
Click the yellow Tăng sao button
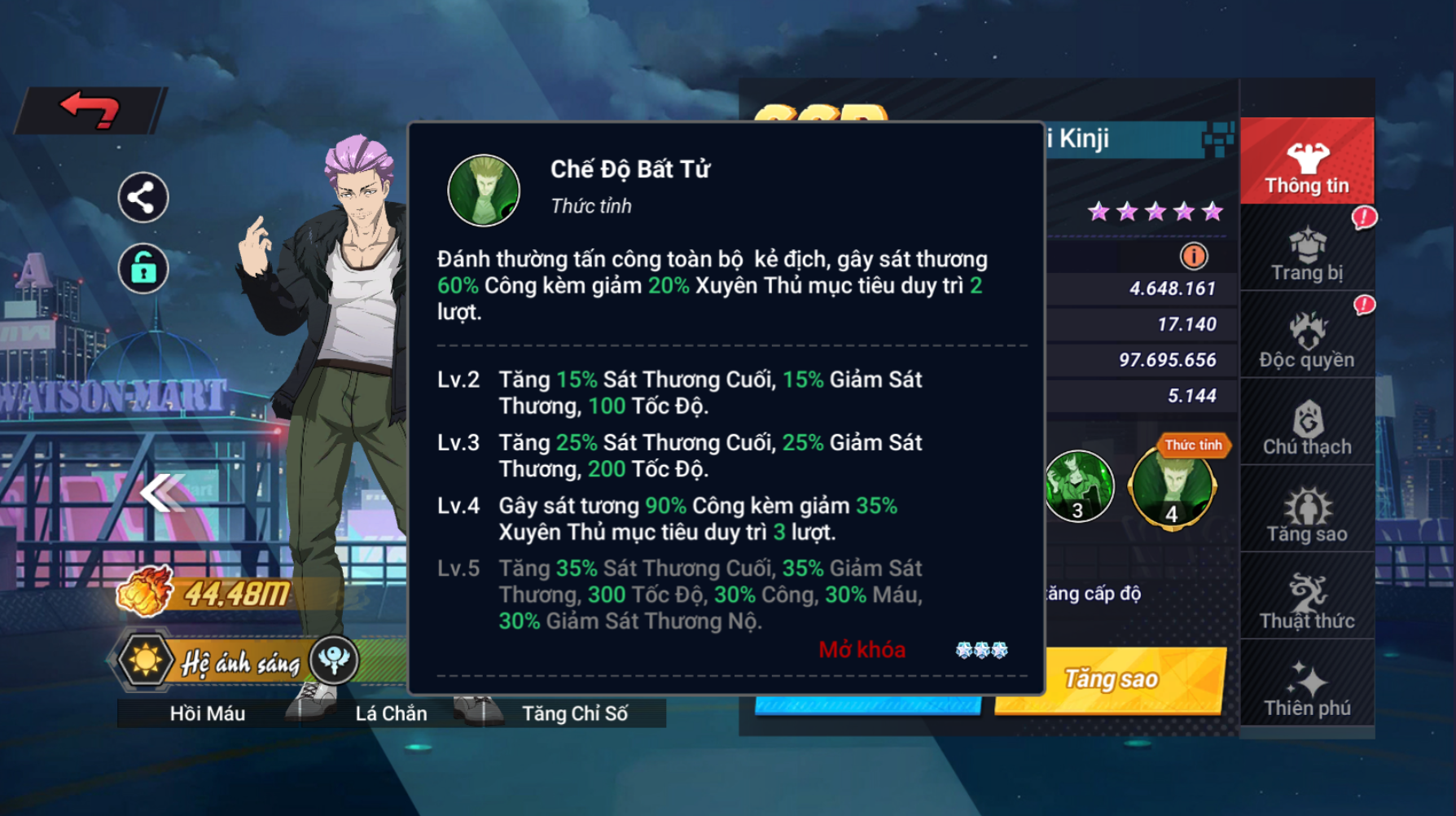pos(1111,679)
